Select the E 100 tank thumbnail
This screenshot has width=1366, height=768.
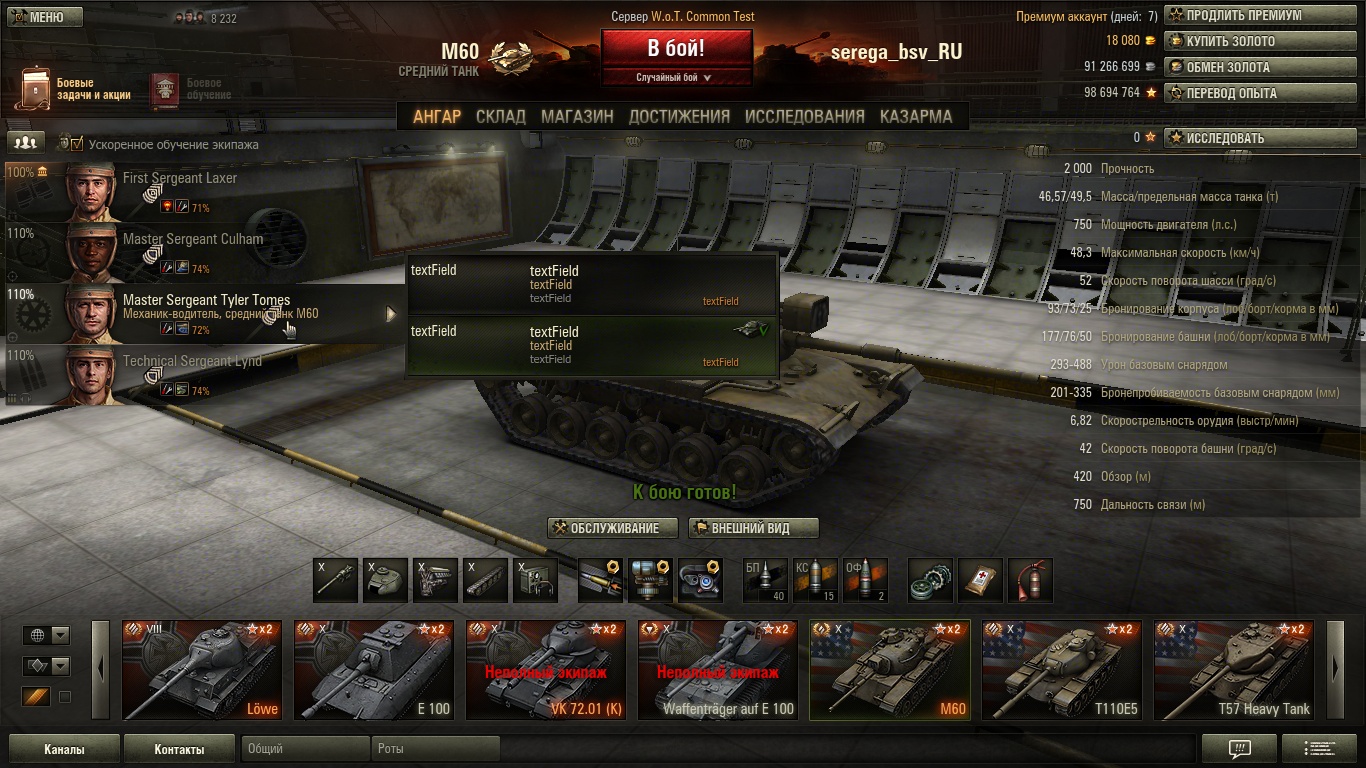click(374, 670)
